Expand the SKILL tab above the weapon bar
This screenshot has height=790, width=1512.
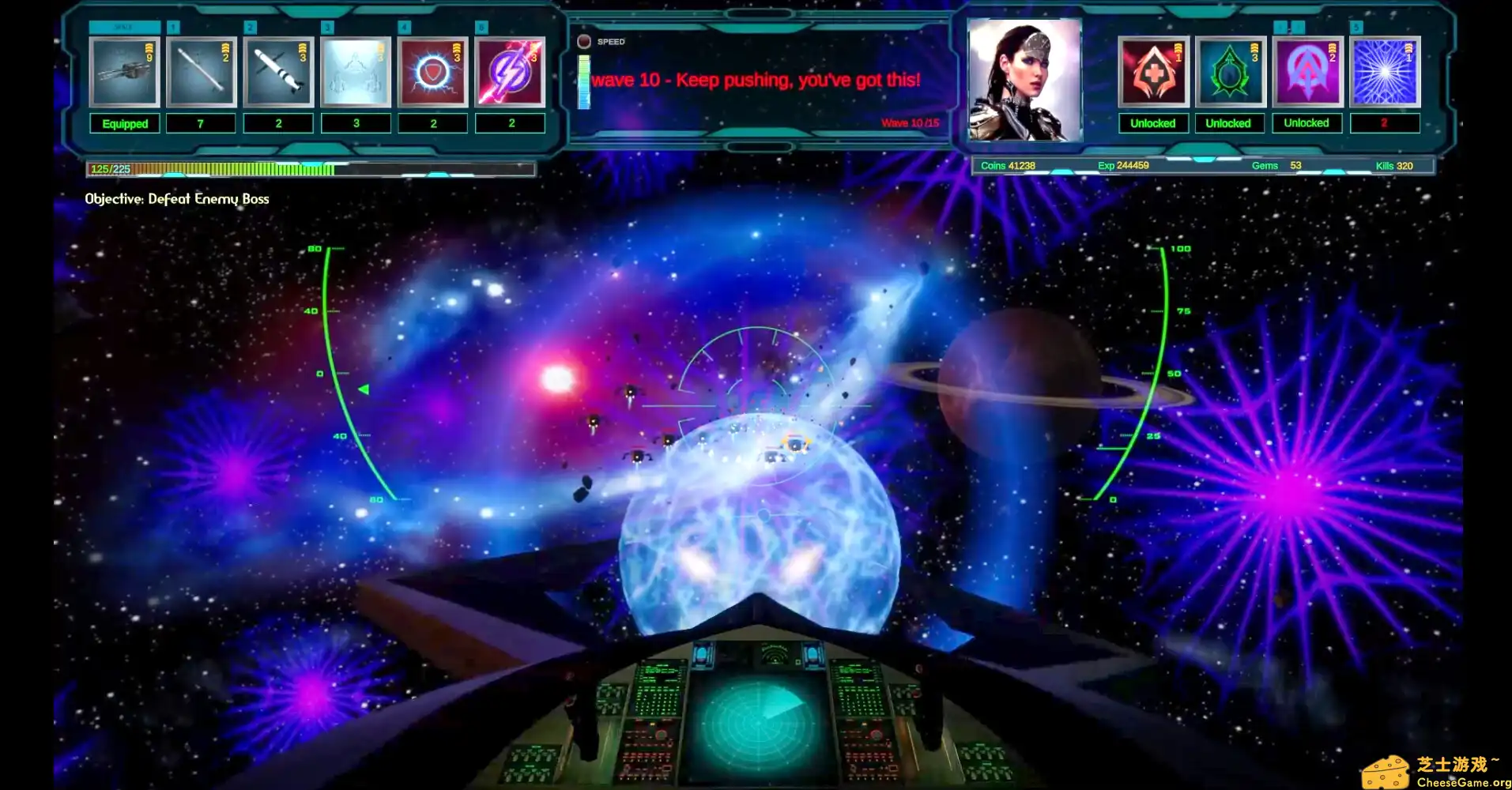coord(124,26)
